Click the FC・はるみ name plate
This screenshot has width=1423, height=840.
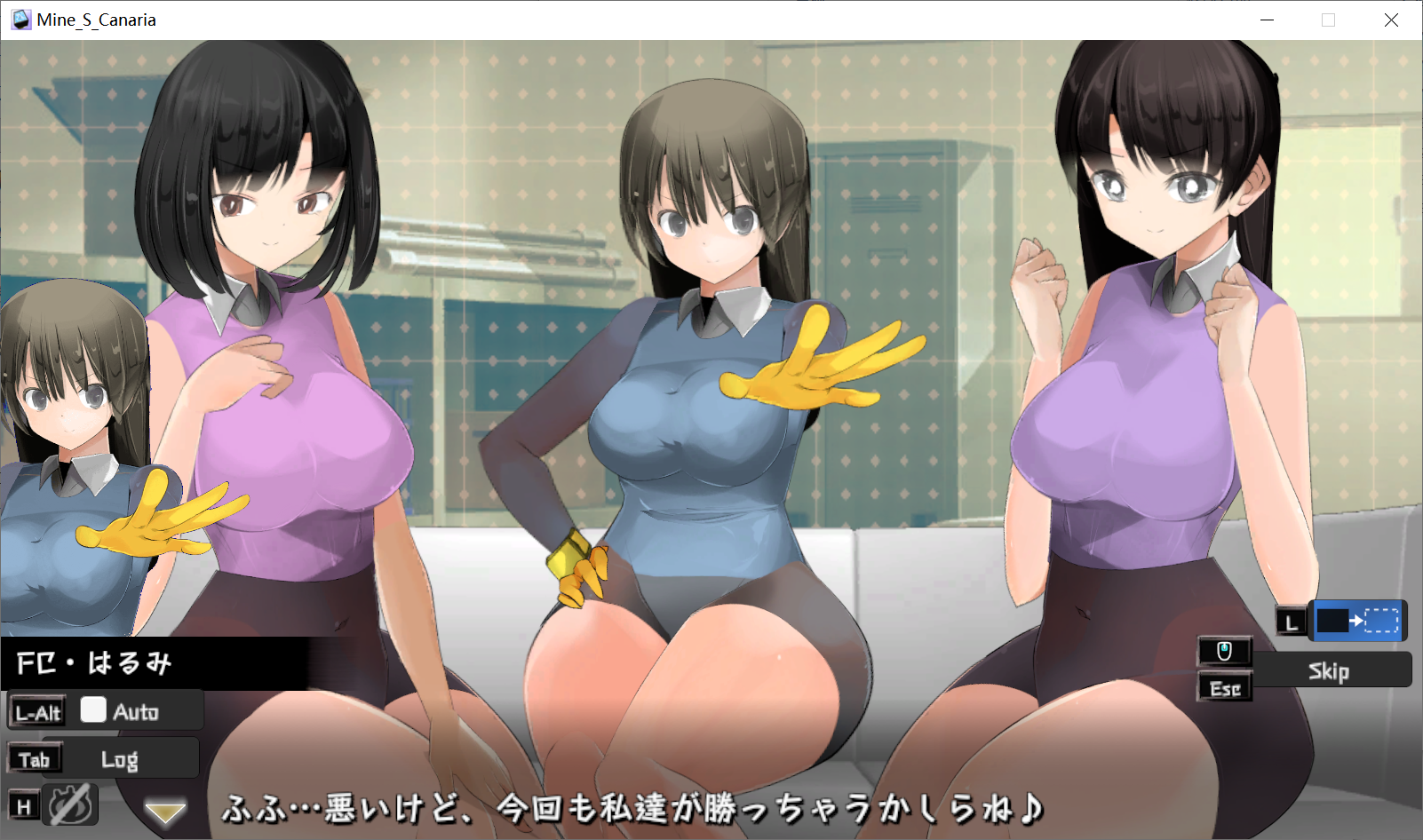point(93,663)
